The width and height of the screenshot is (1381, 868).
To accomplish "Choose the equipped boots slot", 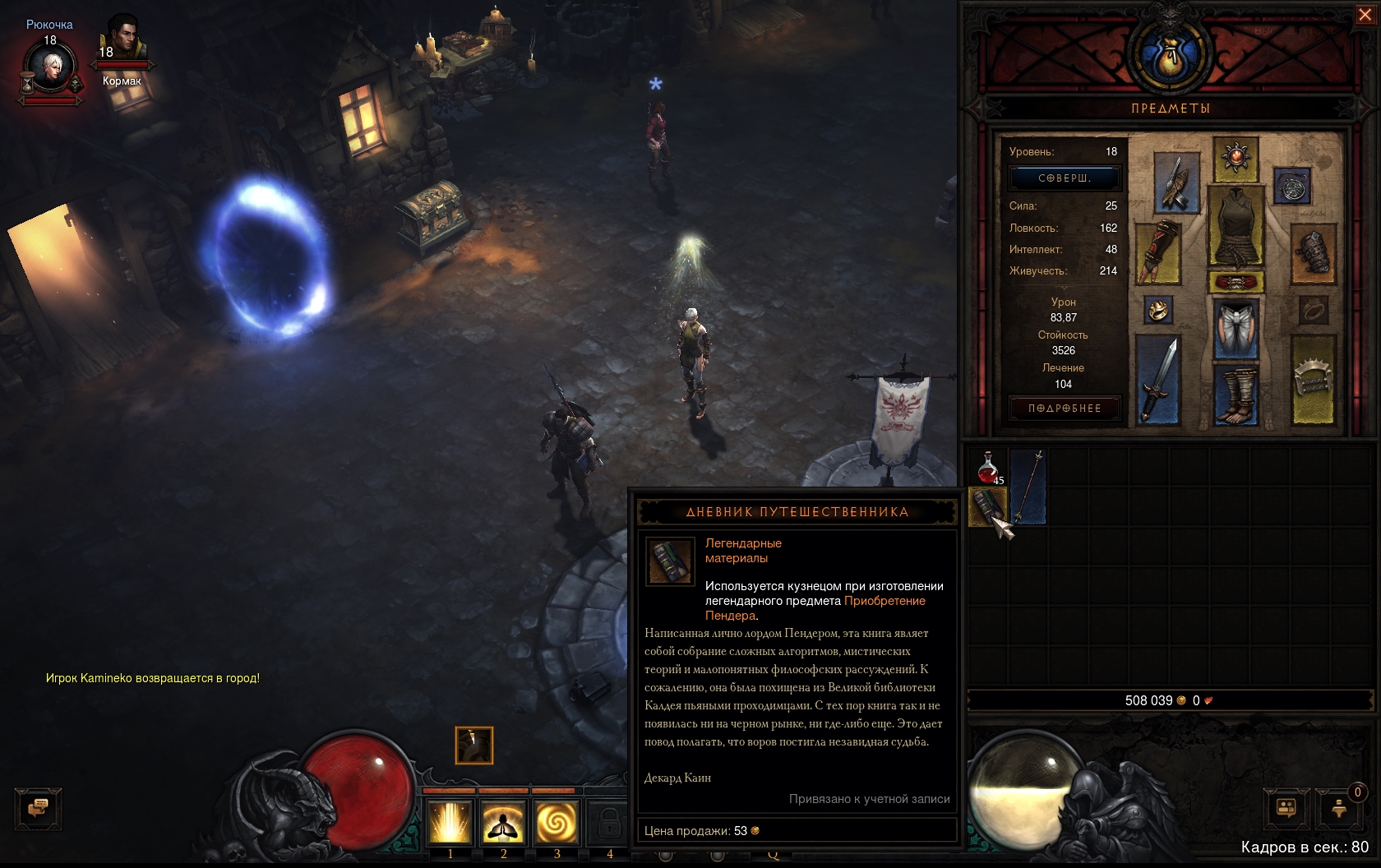I will pyautogui.click(x=1236, y=395).
